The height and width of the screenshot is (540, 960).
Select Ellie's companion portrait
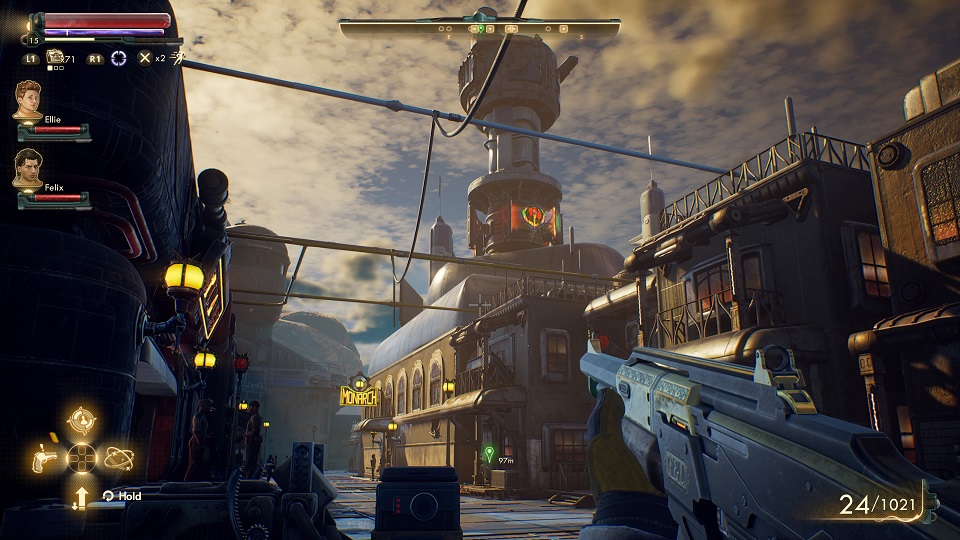(x=28, y=100)
